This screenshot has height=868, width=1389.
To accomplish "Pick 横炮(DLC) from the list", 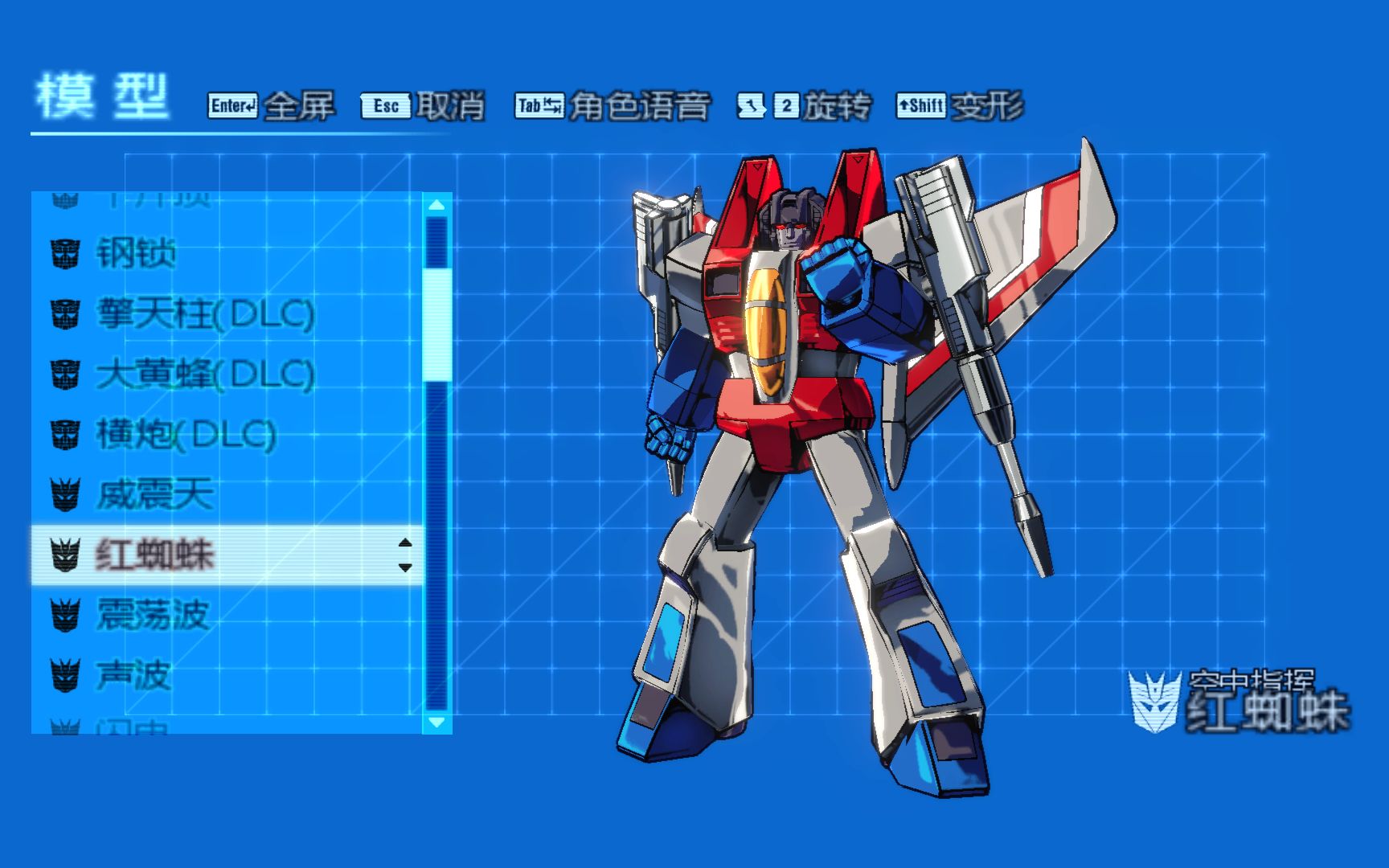I will tap(186, 435).
